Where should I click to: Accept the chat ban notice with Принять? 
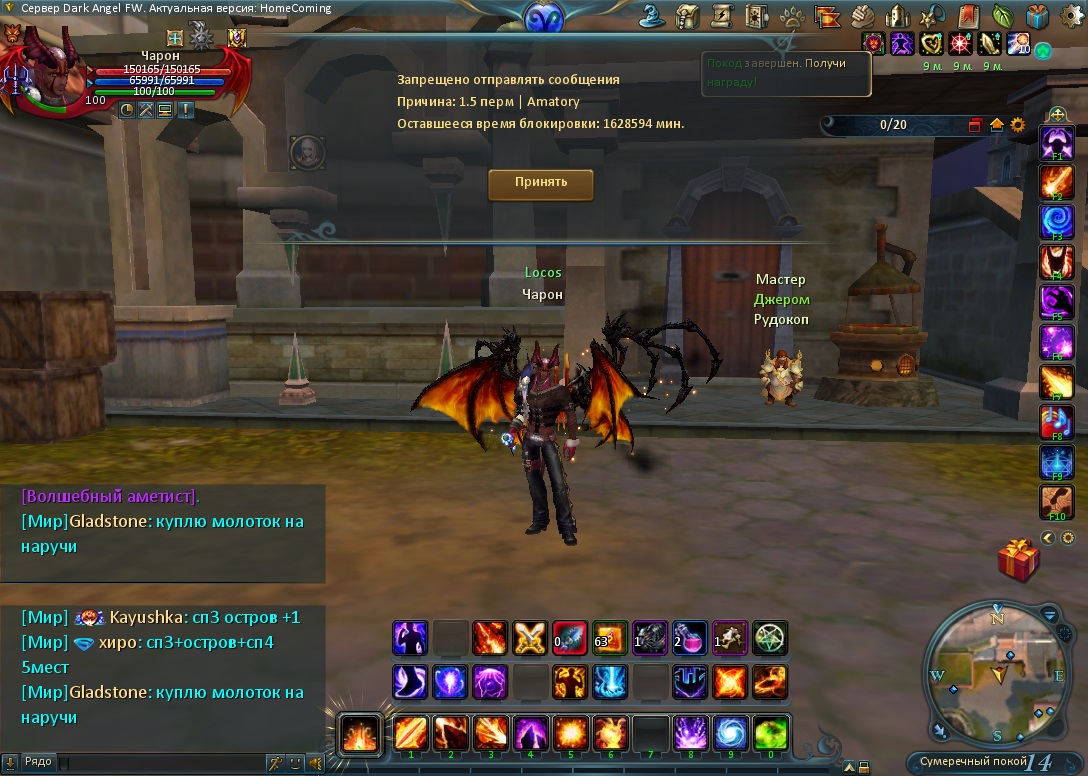540,184
